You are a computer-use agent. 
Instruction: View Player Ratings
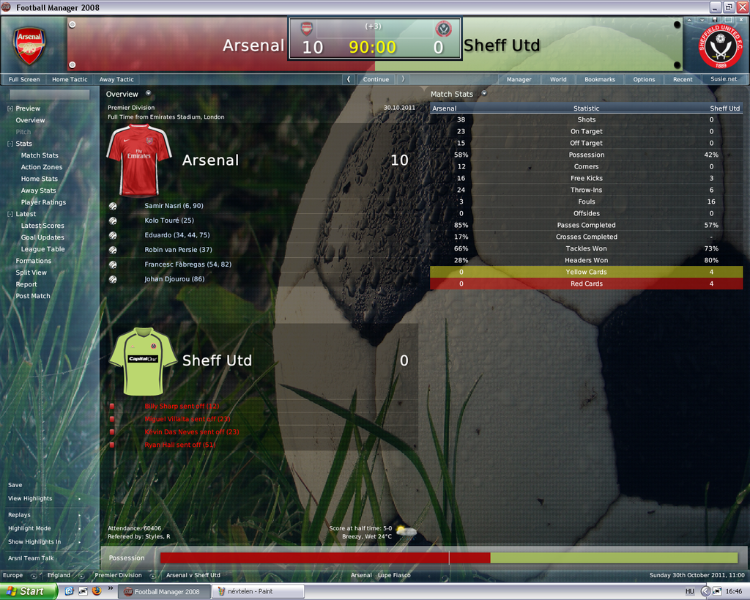(44, 202)
